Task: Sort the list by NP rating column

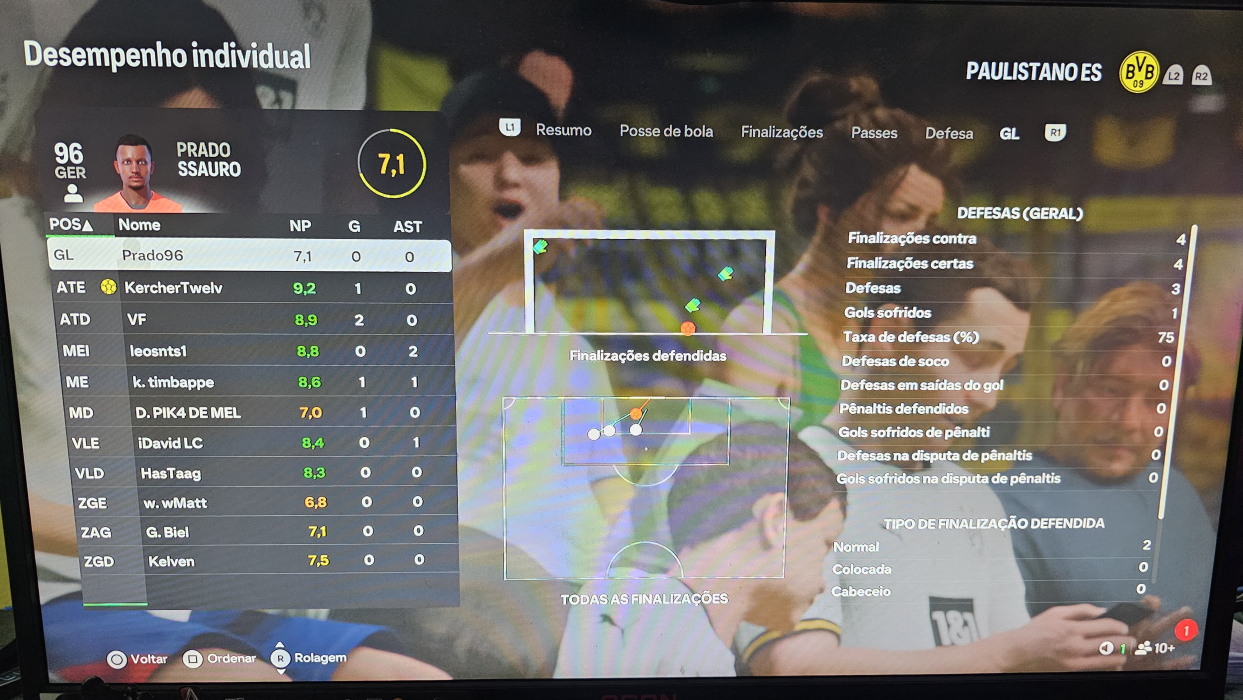Action: point(300,227)
